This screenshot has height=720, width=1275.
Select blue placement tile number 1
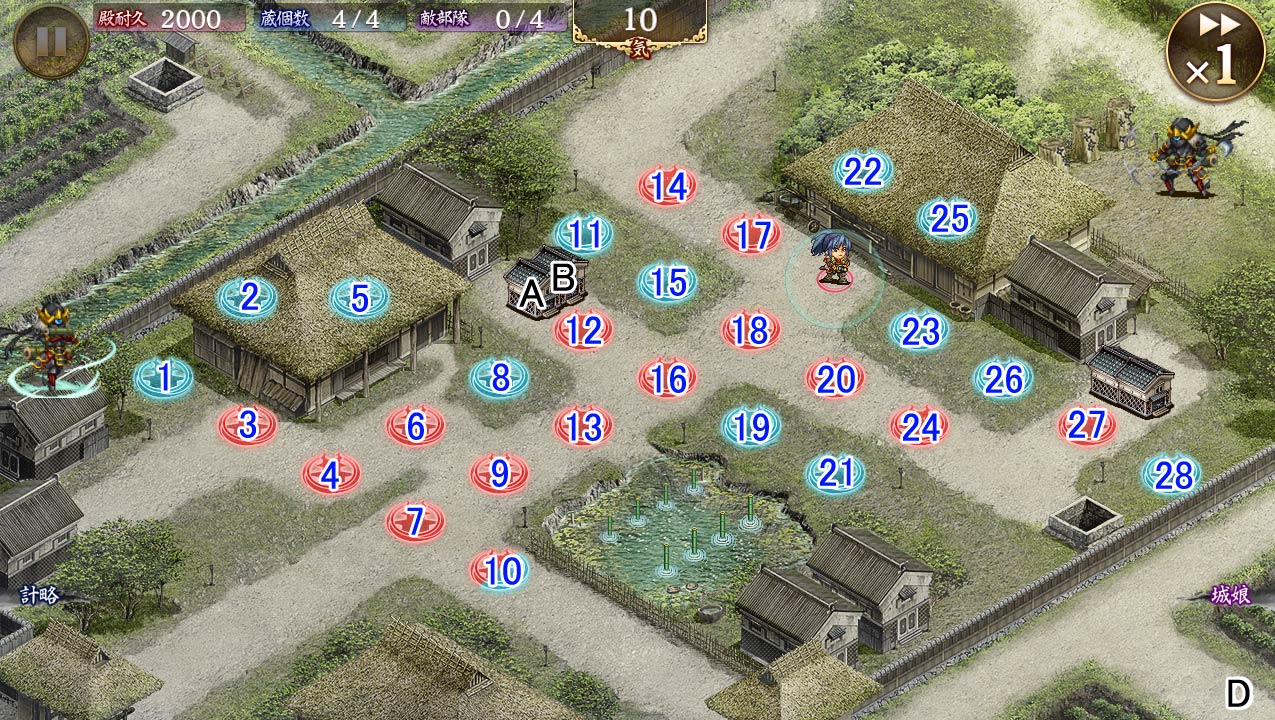pos(164,377)
